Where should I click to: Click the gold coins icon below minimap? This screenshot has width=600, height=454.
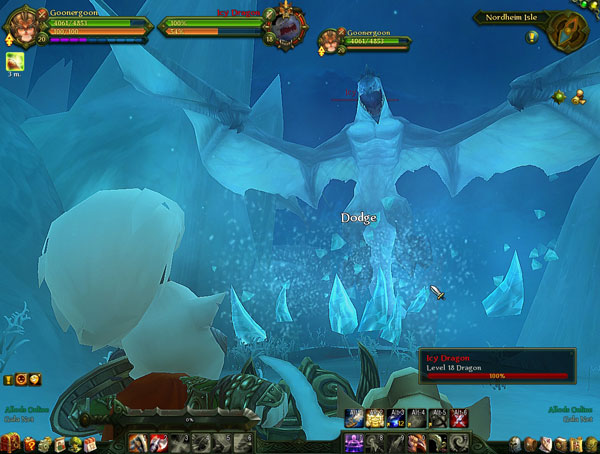click(x=576, y=96)
